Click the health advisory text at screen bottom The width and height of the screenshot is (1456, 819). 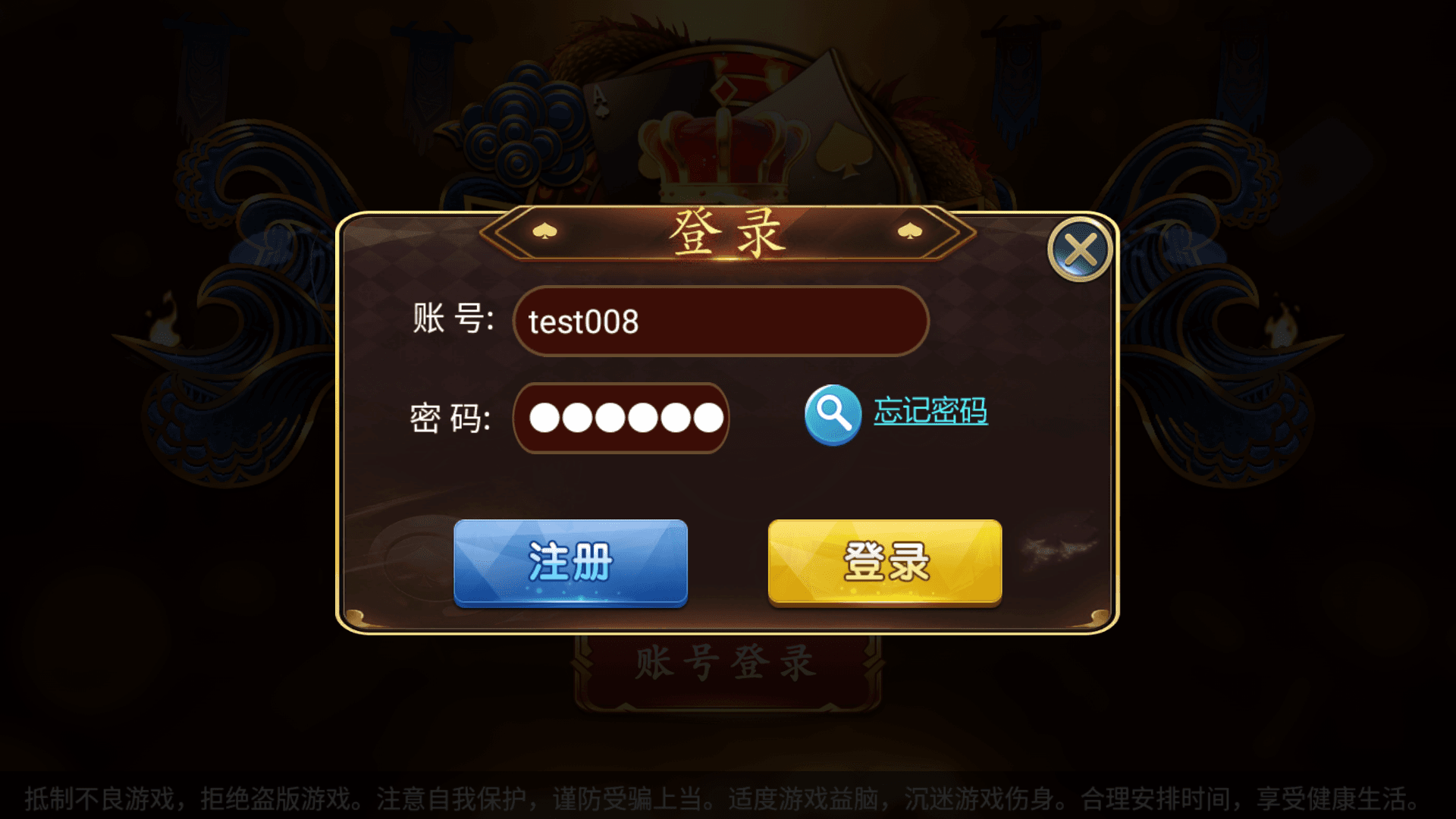[728, 798]
